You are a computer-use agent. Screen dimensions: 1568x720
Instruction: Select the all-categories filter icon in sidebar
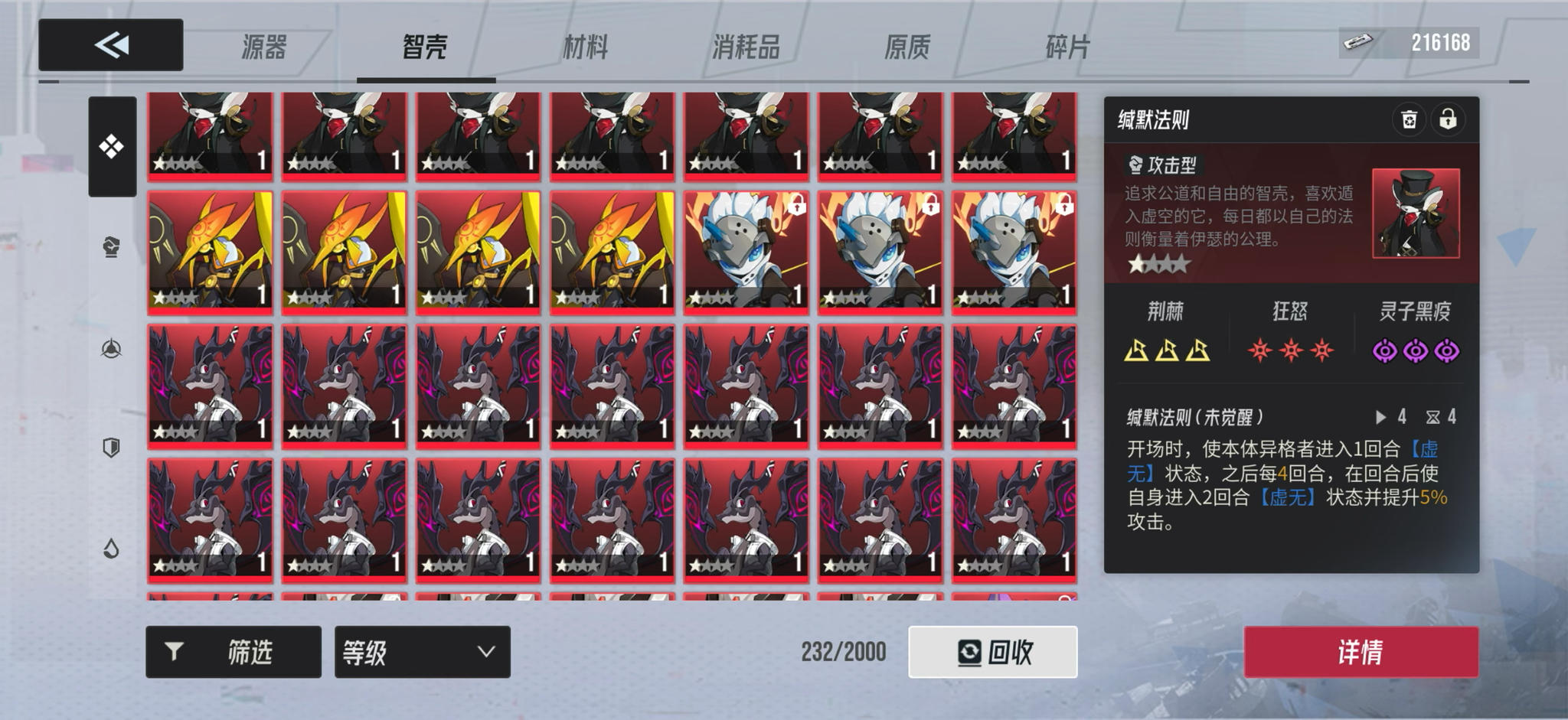tap(111, 145)
